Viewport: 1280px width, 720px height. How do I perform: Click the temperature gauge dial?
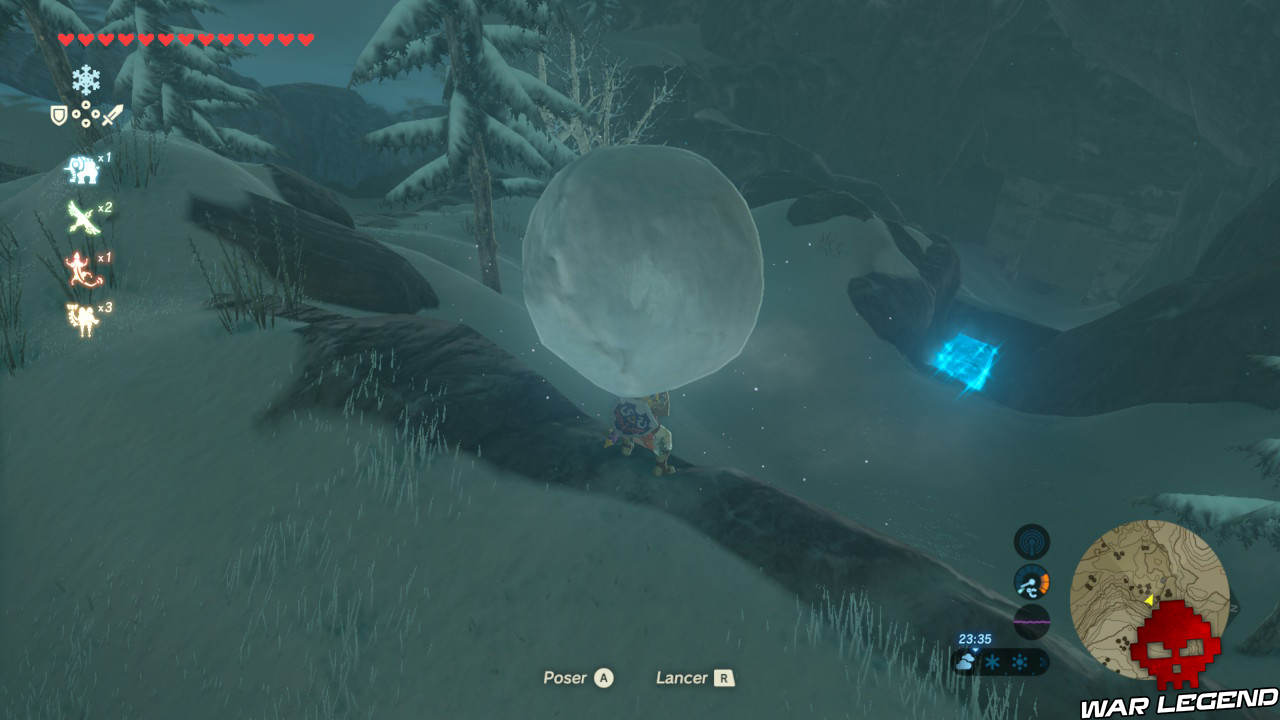1032,583
